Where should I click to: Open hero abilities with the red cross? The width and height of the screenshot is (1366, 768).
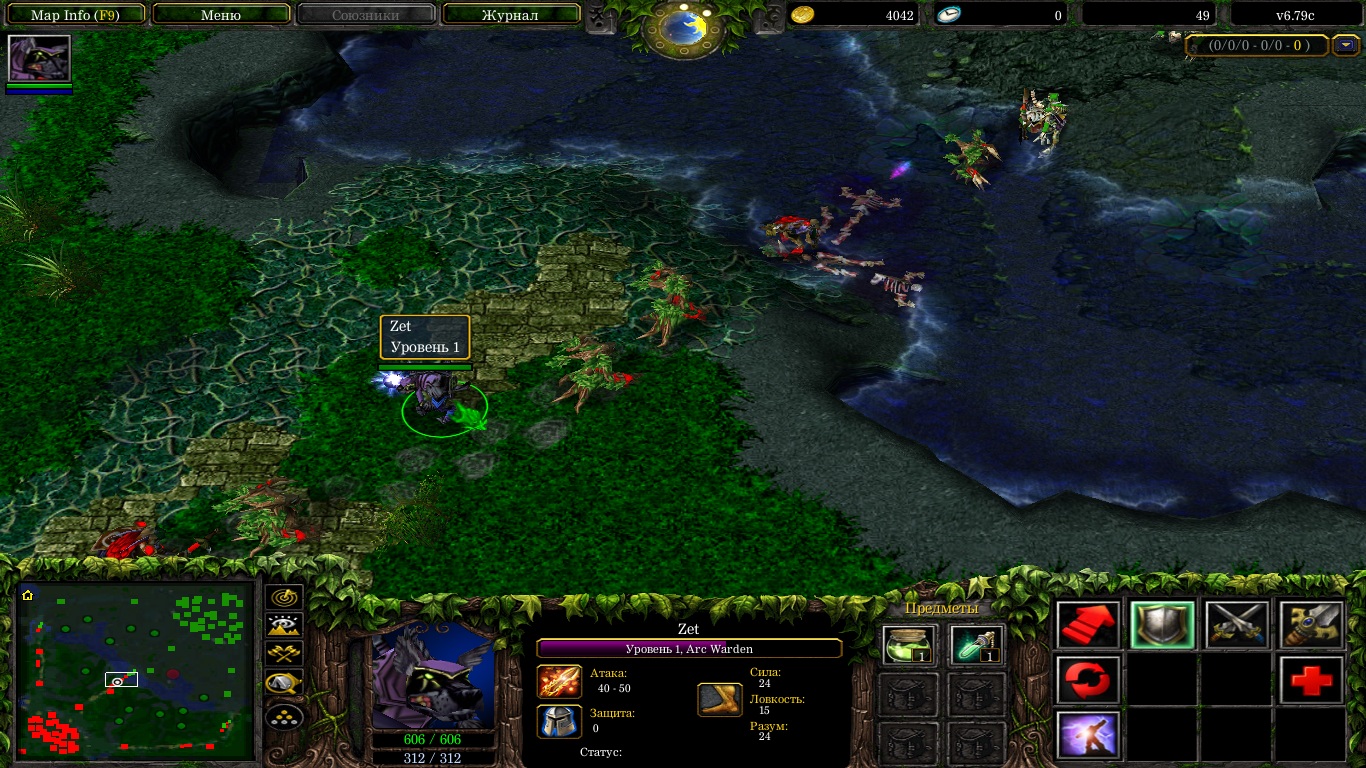point(1311,680)
